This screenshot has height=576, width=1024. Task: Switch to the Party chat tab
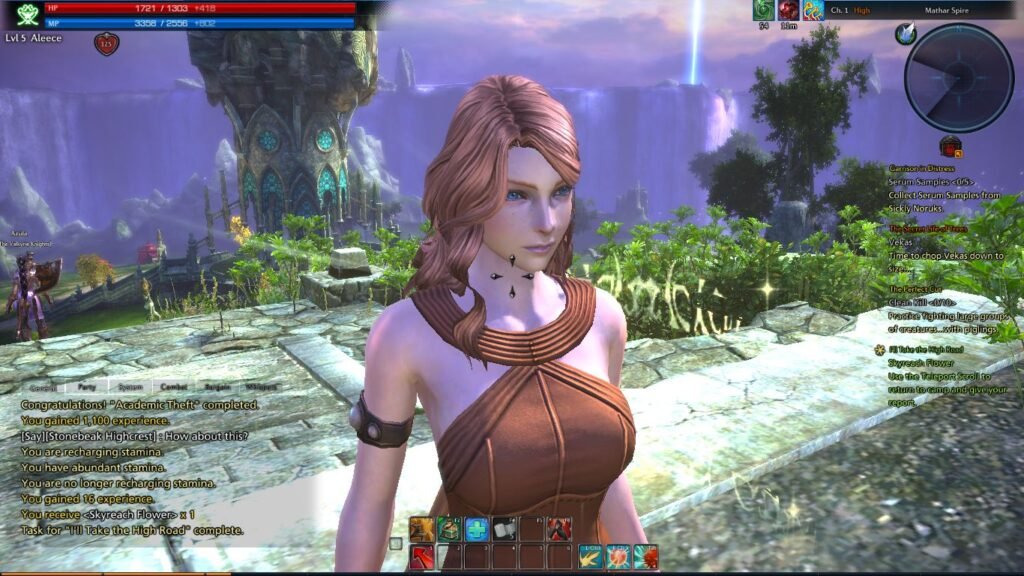click(x=87, y=386)
